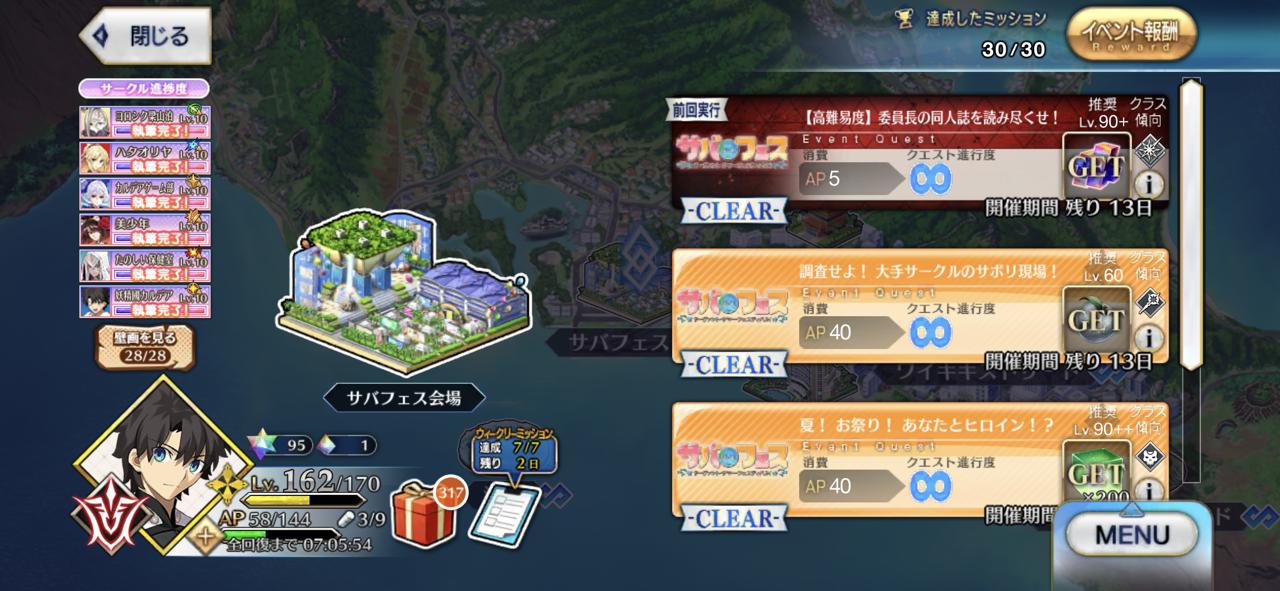This screenshot has width=1280, height=591.
Task: Close the event panel with 閉じる
Action: pyautogui.click(x=146, y=37)
